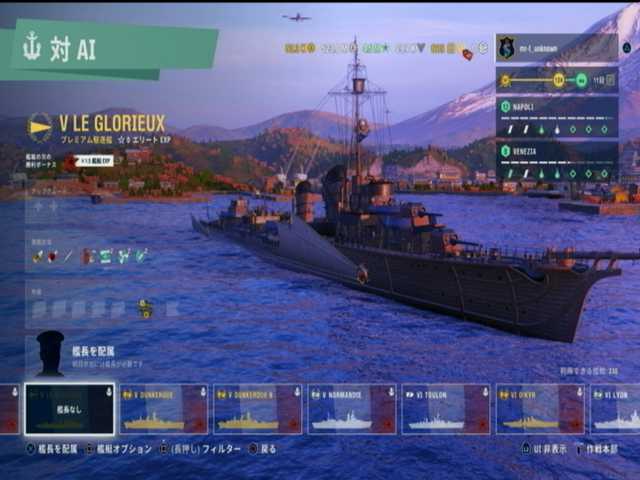Select the Toulon ship card
640x480 pixels.
(445, 409)
